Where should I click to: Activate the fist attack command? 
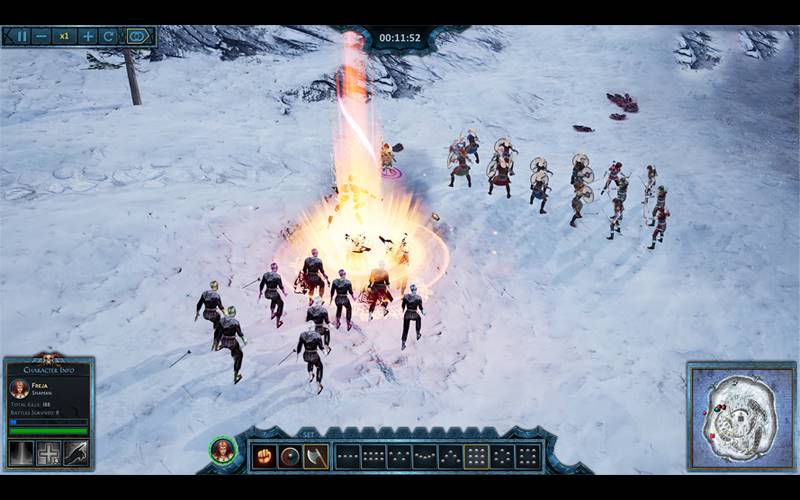(x=264, y=456)
